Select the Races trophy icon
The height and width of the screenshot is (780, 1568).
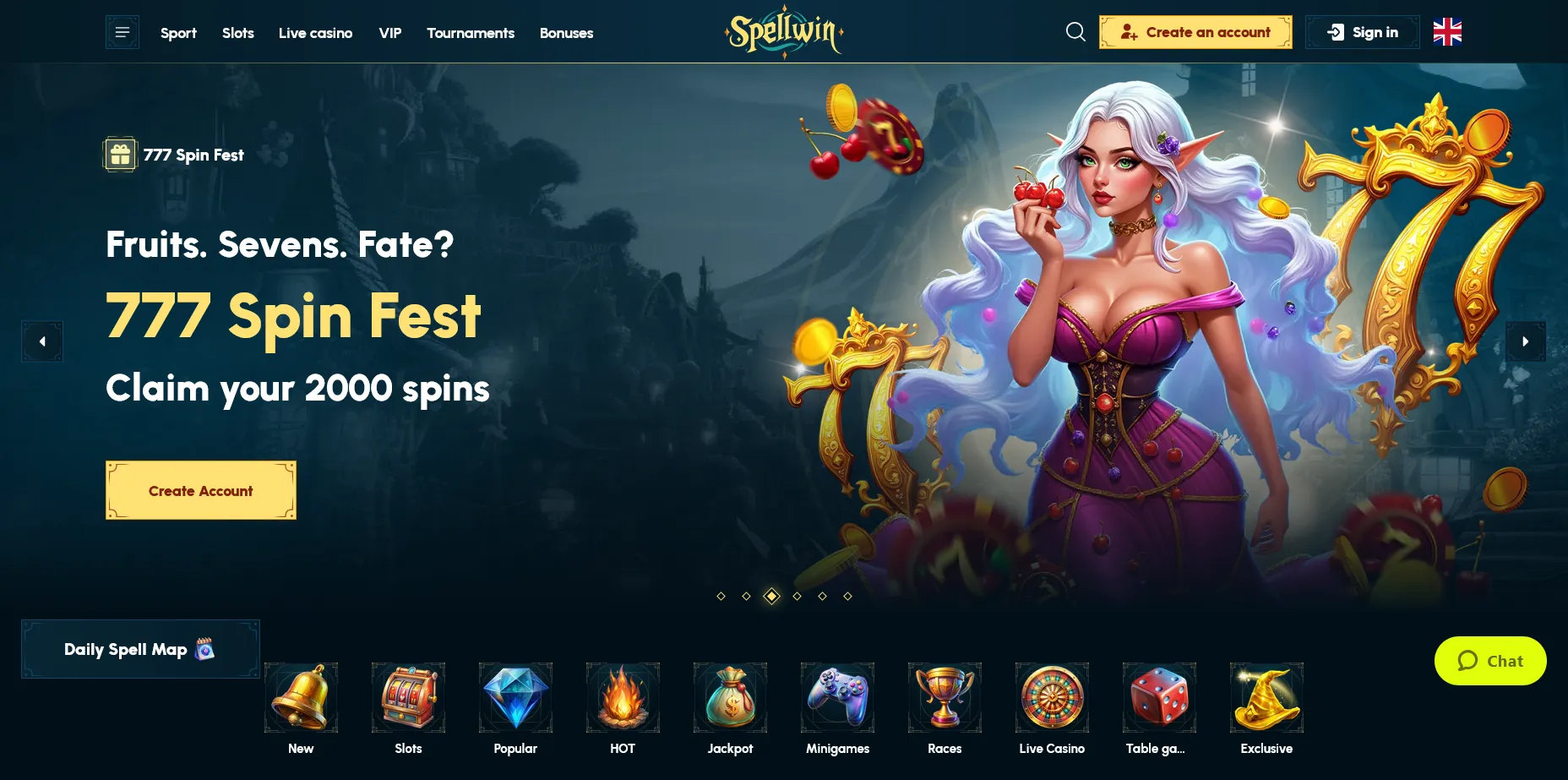pos(945,698)
